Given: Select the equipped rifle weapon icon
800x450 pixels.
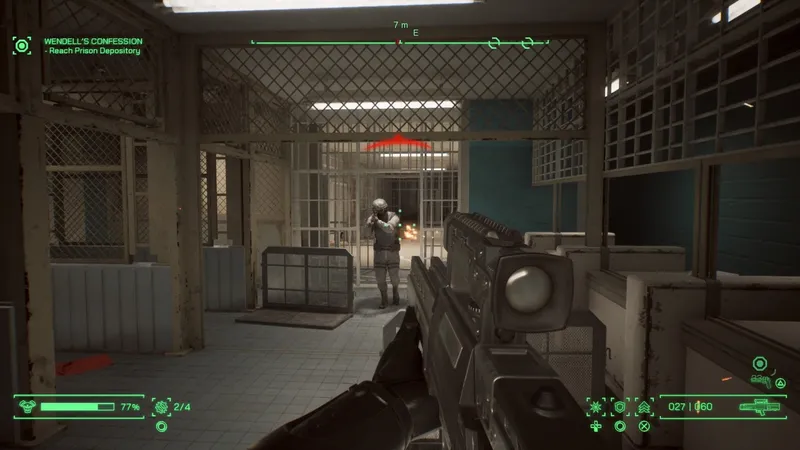Looking at the screenshot, I should (x=761, y=407).
